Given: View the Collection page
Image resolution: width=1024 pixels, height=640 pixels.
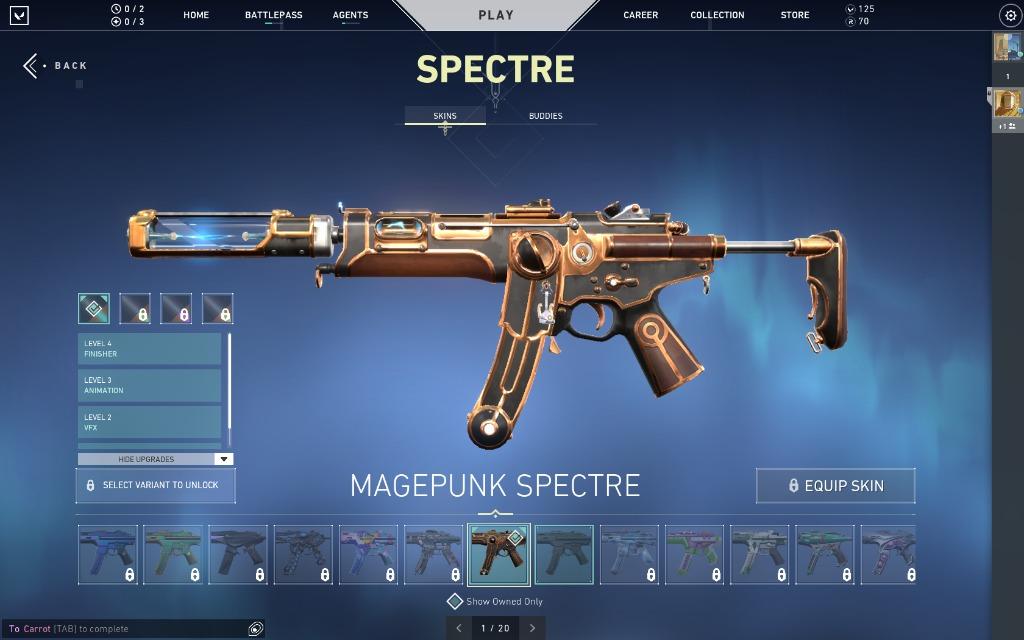Looking at the screenshot, I should click(x=717, y=15).
